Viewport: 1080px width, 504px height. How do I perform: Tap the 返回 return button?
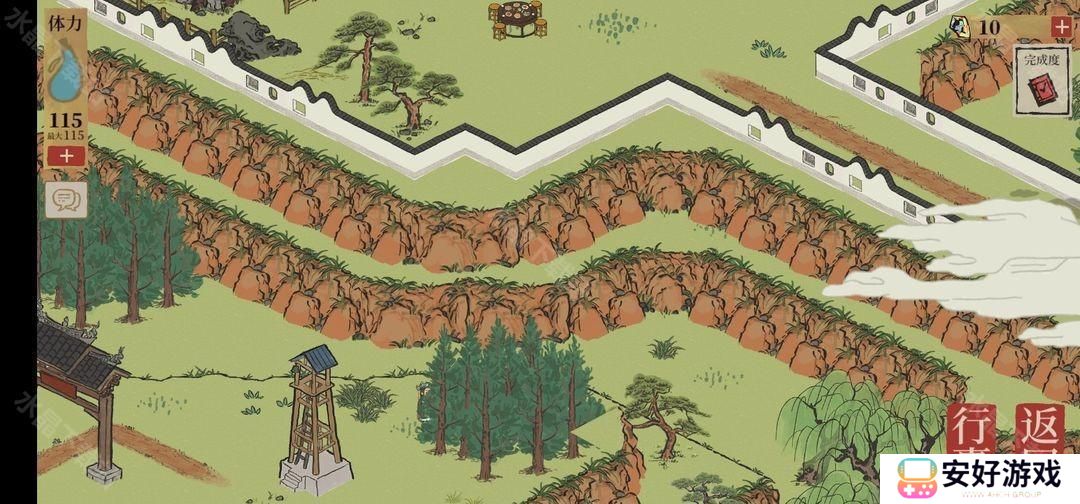tap(1040, 432)
